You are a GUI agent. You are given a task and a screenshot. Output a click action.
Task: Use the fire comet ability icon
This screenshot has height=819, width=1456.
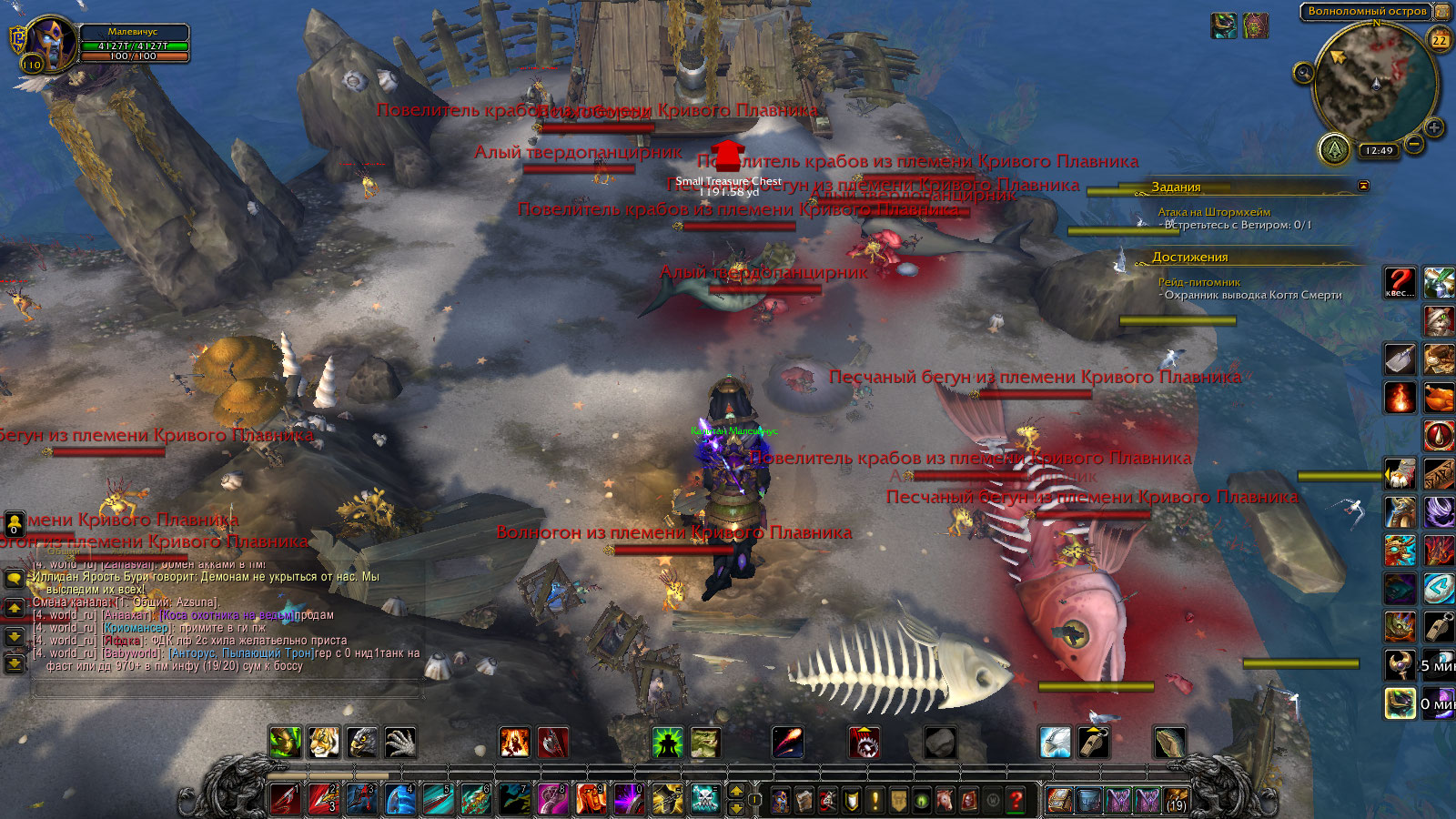click(787, 743)
